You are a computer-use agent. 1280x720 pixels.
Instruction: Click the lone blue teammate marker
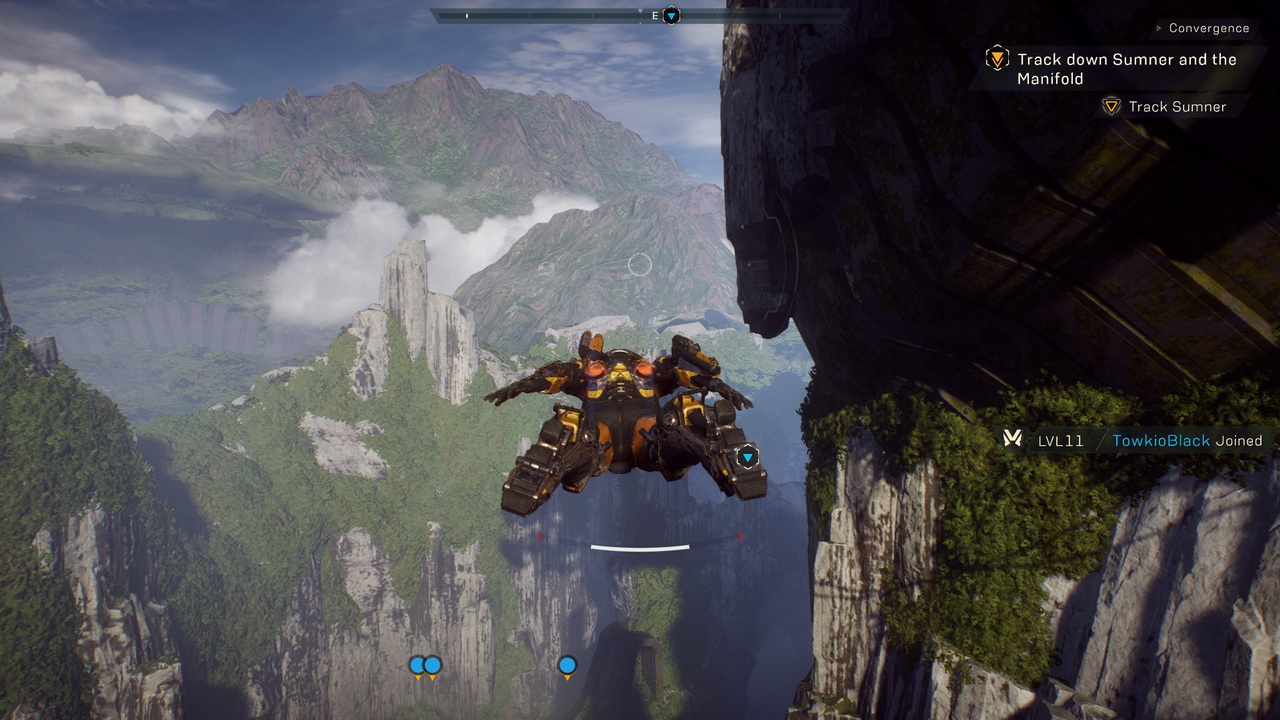pyautogui.click(x=567, y=666)
